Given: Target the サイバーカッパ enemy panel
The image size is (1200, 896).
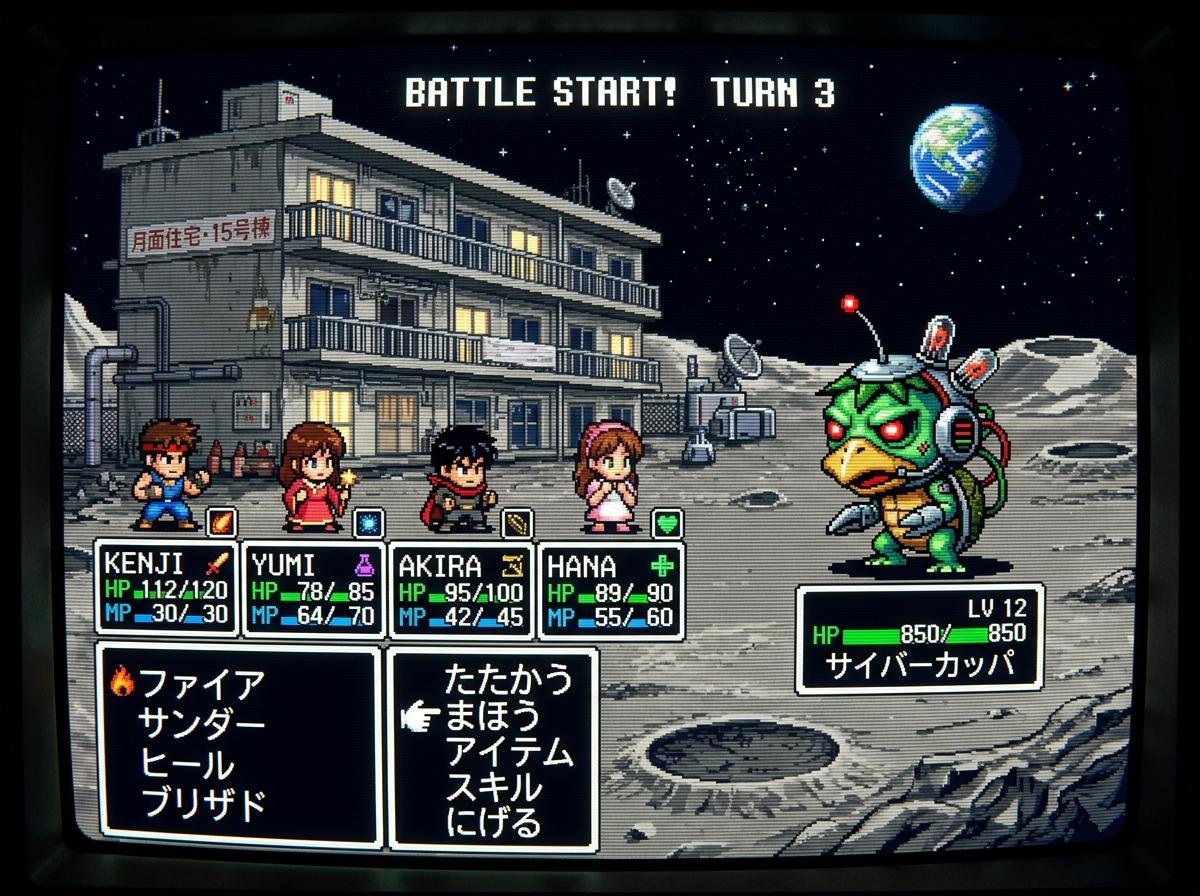Looking at the screenshot, I should point(919,638).
